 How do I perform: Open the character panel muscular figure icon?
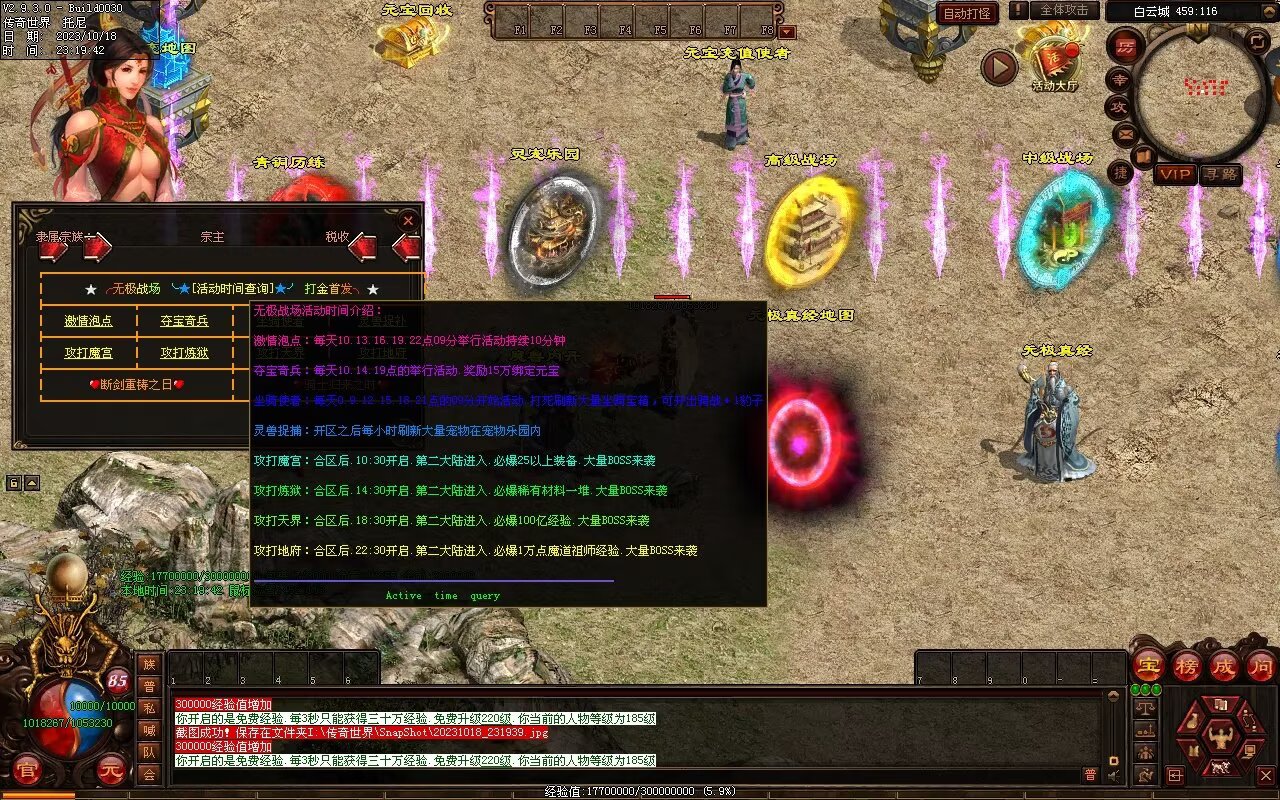tap(1219, 738)
